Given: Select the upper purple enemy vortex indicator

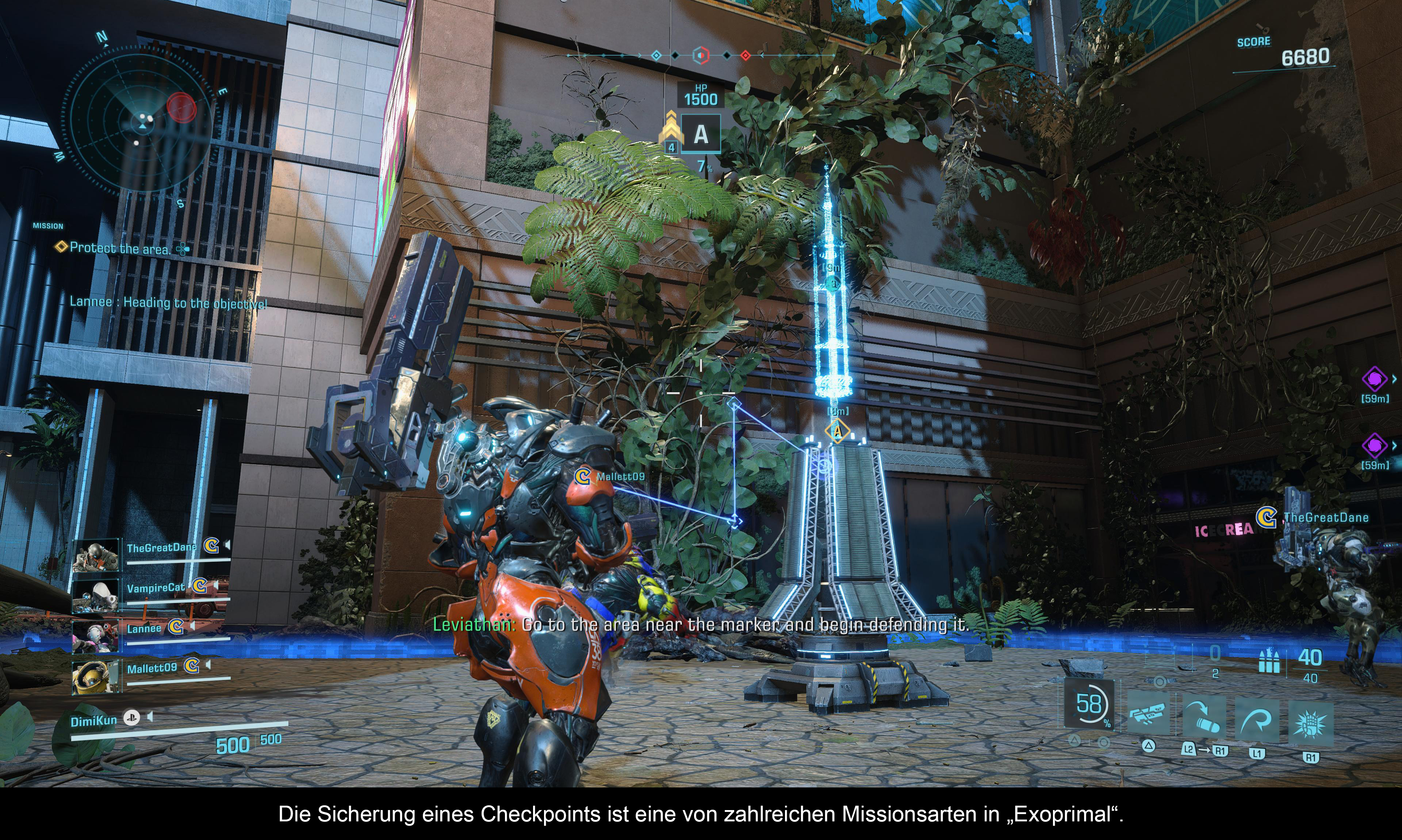Looking at the screenshot, I should point(1374,379).
